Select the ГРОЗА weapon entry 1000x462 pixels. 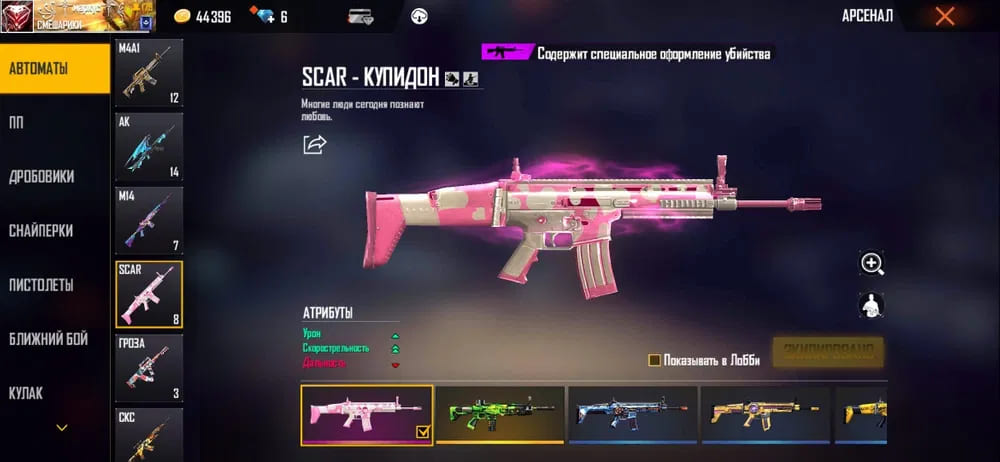149,368
